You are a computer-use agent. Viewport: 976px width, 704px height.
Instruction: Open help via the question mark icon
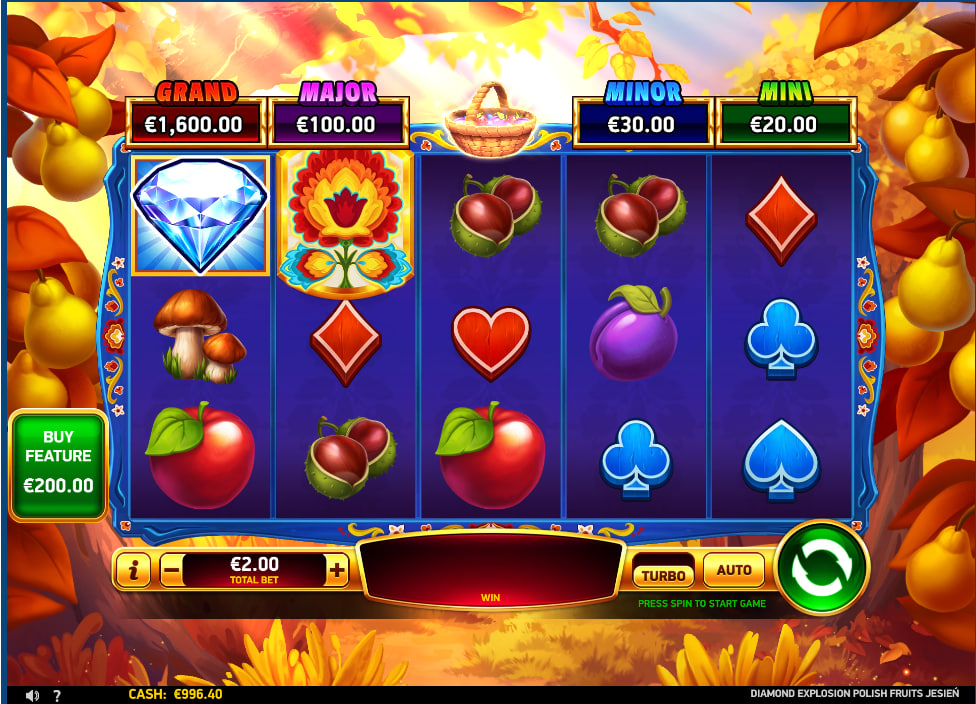click(x=57, y=695)
